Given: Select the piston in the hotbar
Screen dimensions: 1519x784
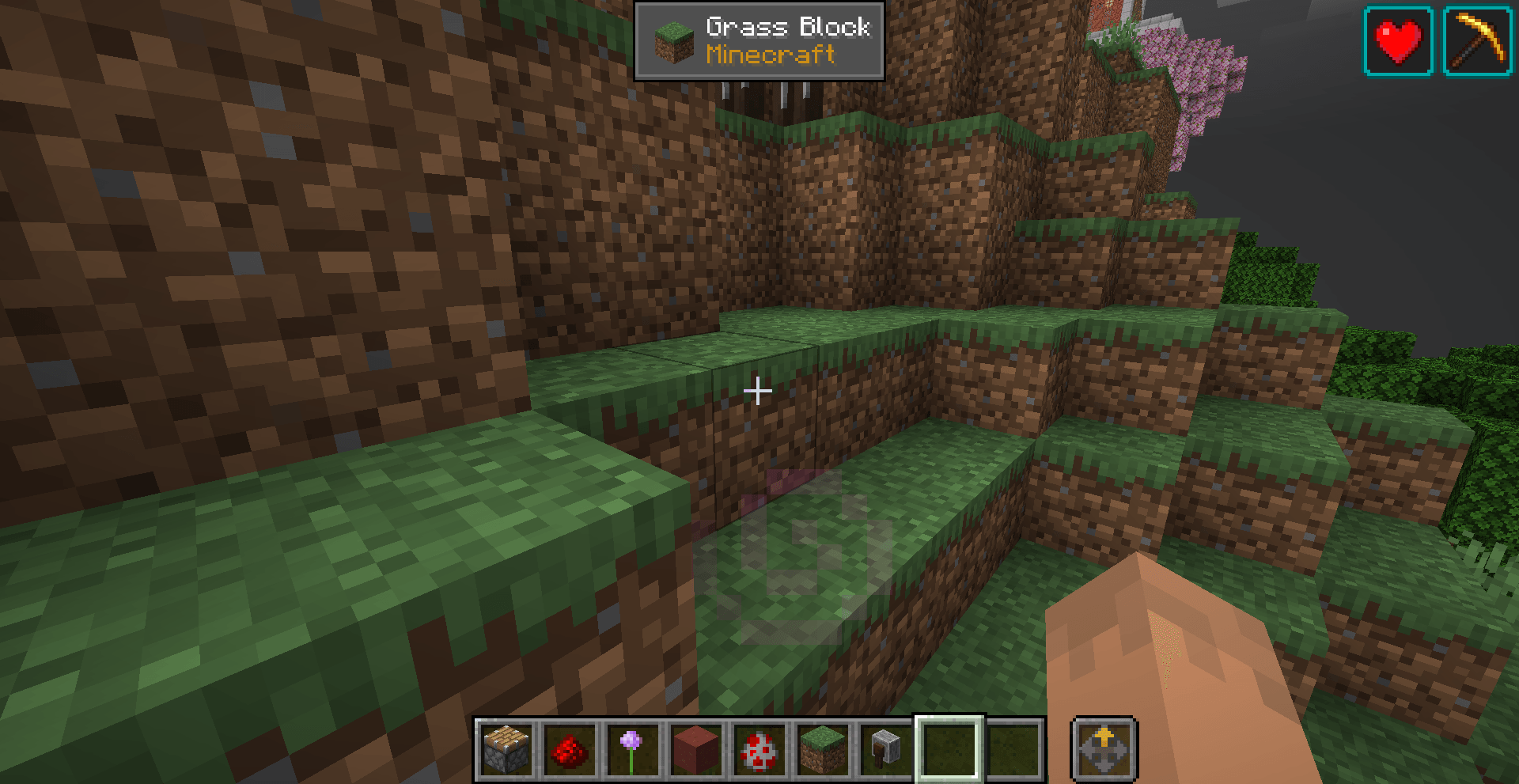Looking at the screenshot, I should [506, 747].
